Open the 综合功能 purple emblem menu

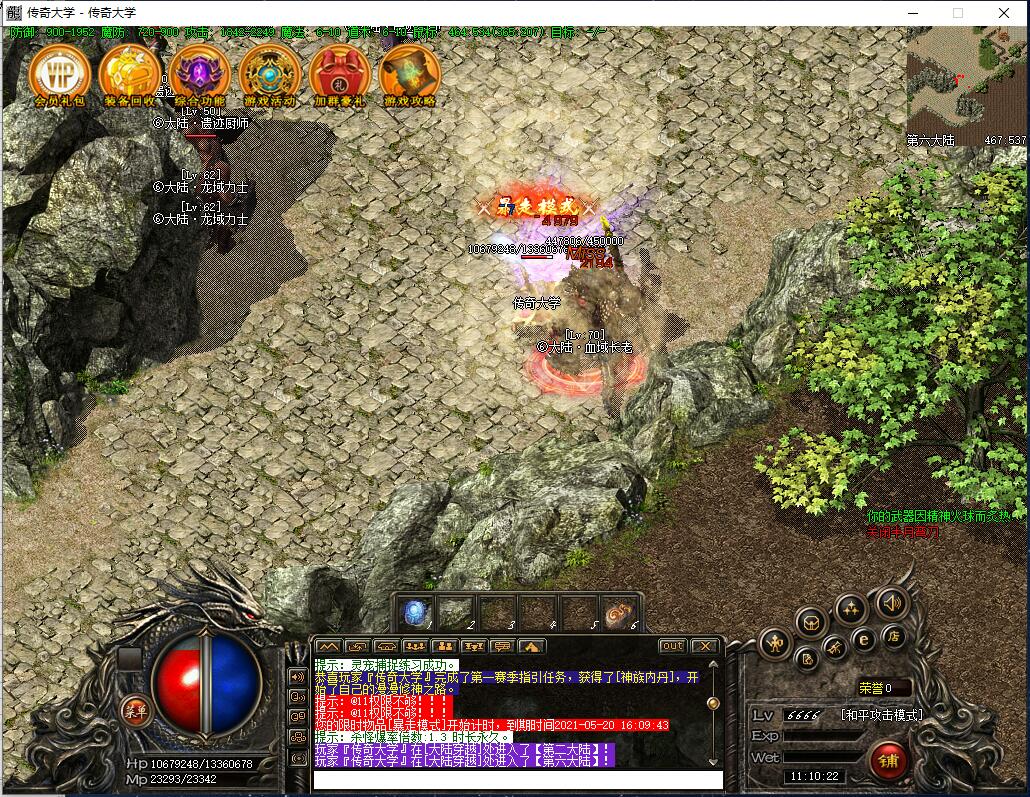[x=200, y=72]
